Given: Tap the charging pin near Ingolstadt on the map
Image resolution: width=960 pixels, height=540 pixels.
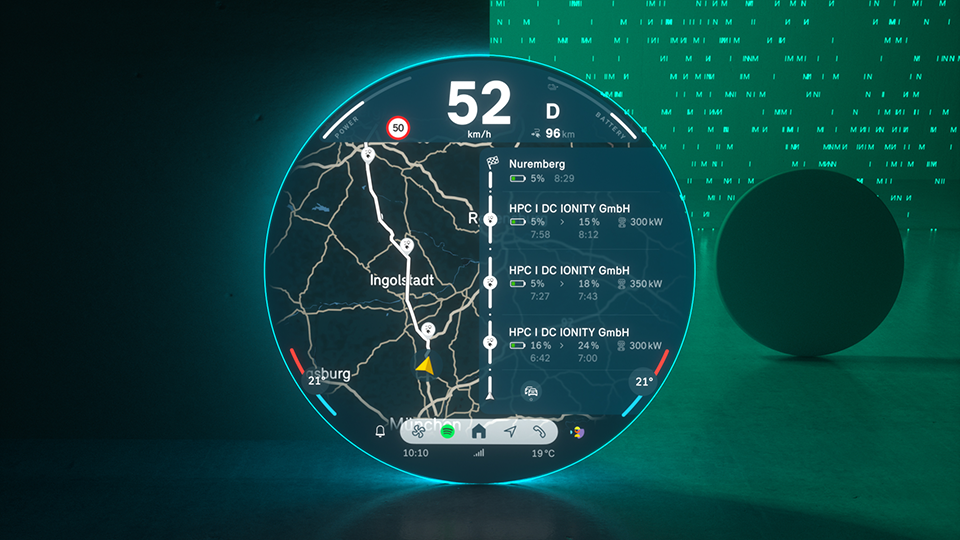Looking at the screenshot, I should [406, 246].
